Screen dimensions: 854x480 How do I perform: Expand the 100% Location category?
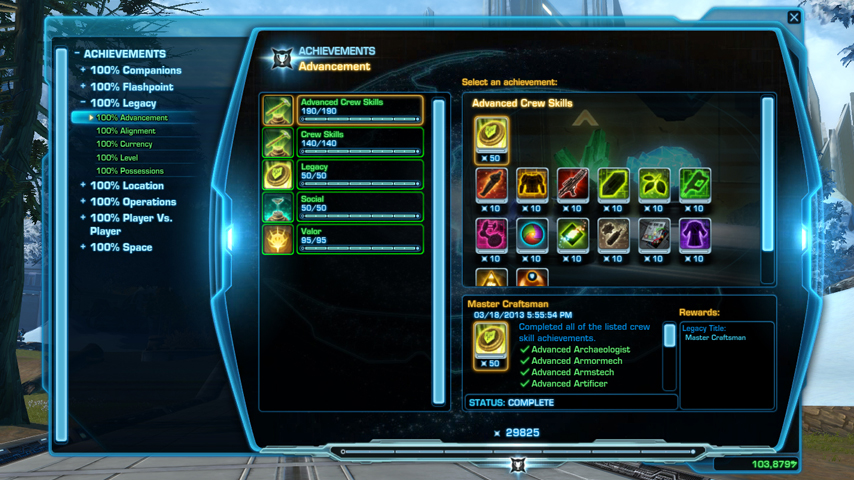pos(126,186)
